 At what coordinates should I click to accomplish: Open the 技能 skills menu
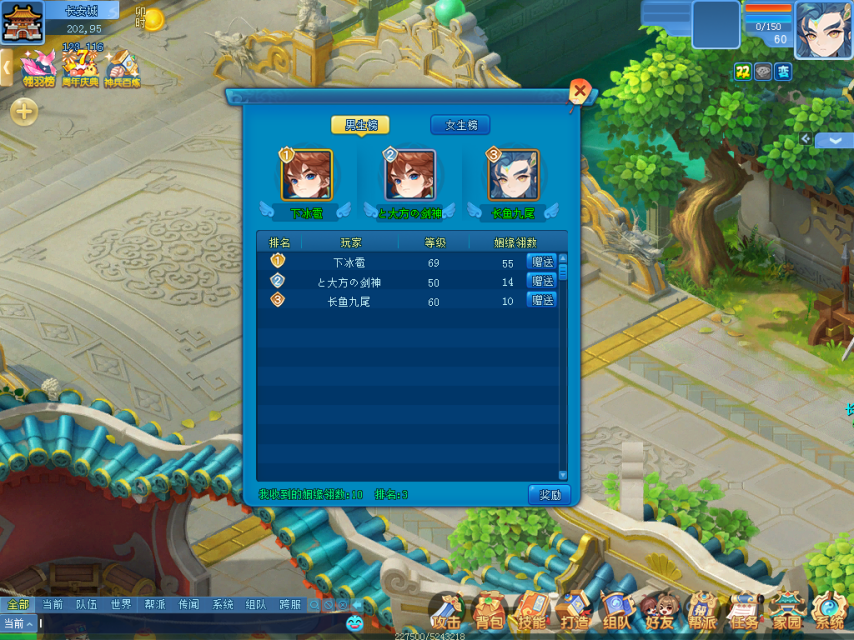[x=531, y=609]
